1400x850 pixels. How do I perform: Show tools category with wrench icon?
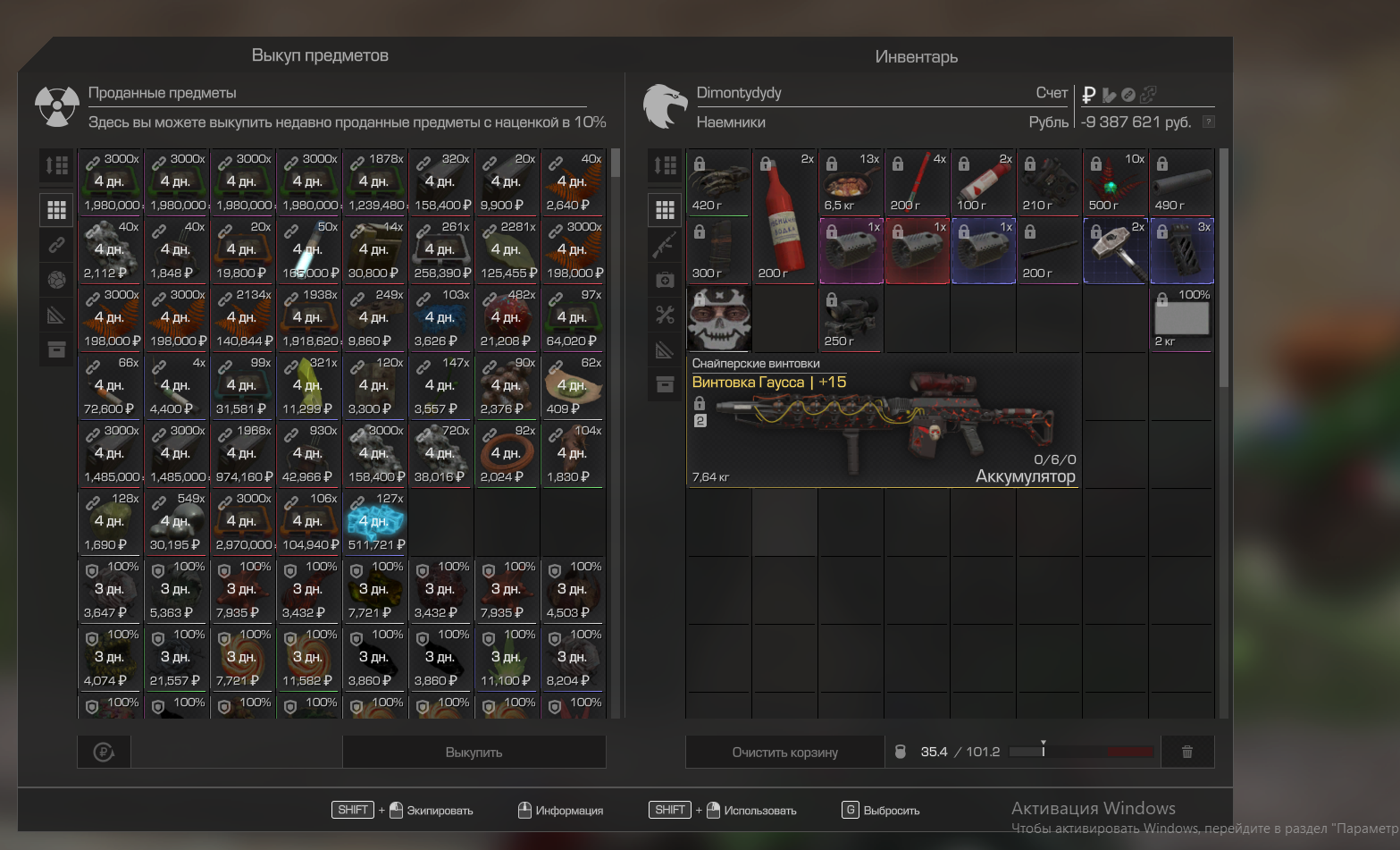(x=665, y=315)
